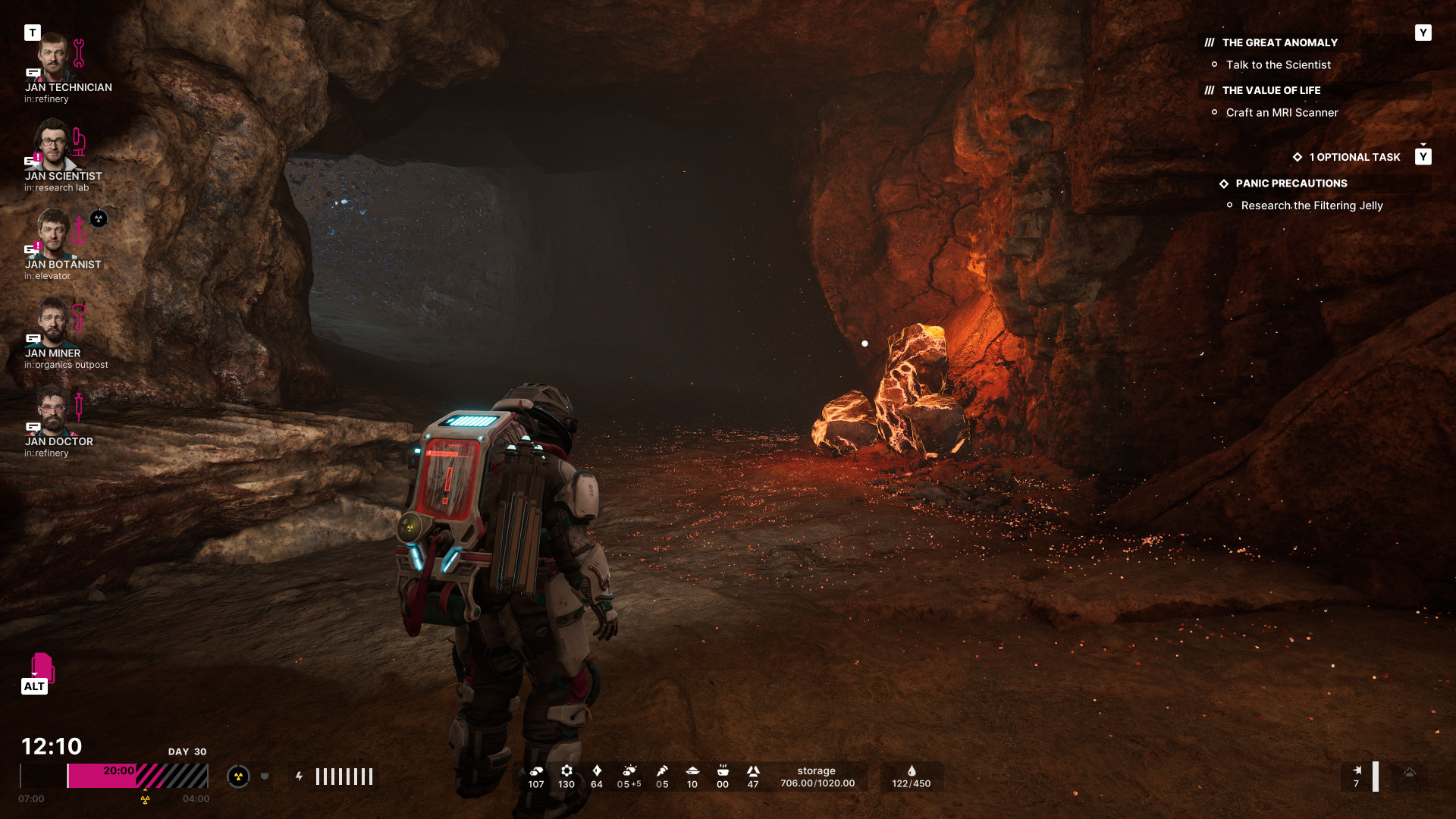Open The Great Anomaly quest entry
This screenshot has width=1456, height=819.
pos(1279,43)
